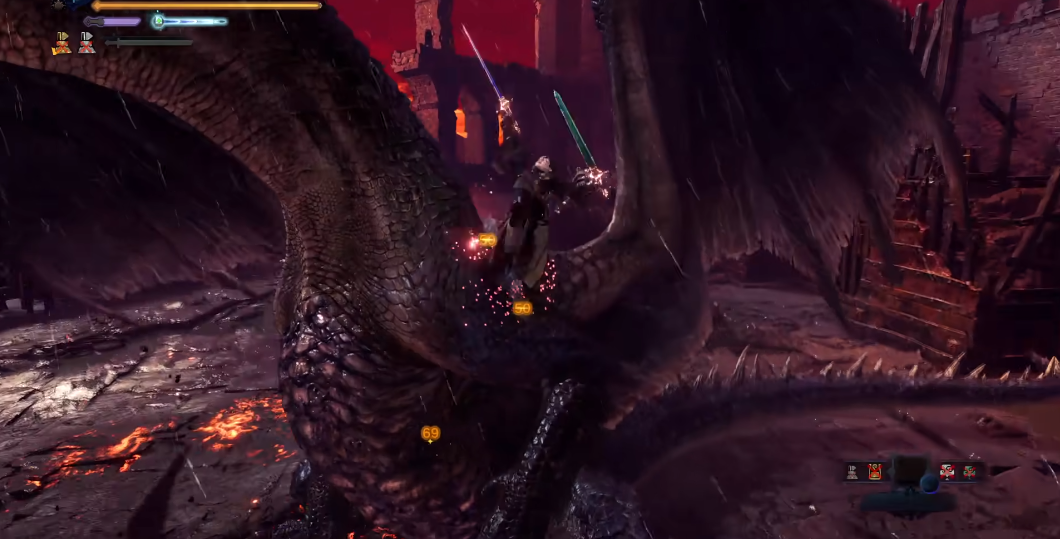
Task: Choose the crossed-out white item in the item bar
Action: coord(946,472)
